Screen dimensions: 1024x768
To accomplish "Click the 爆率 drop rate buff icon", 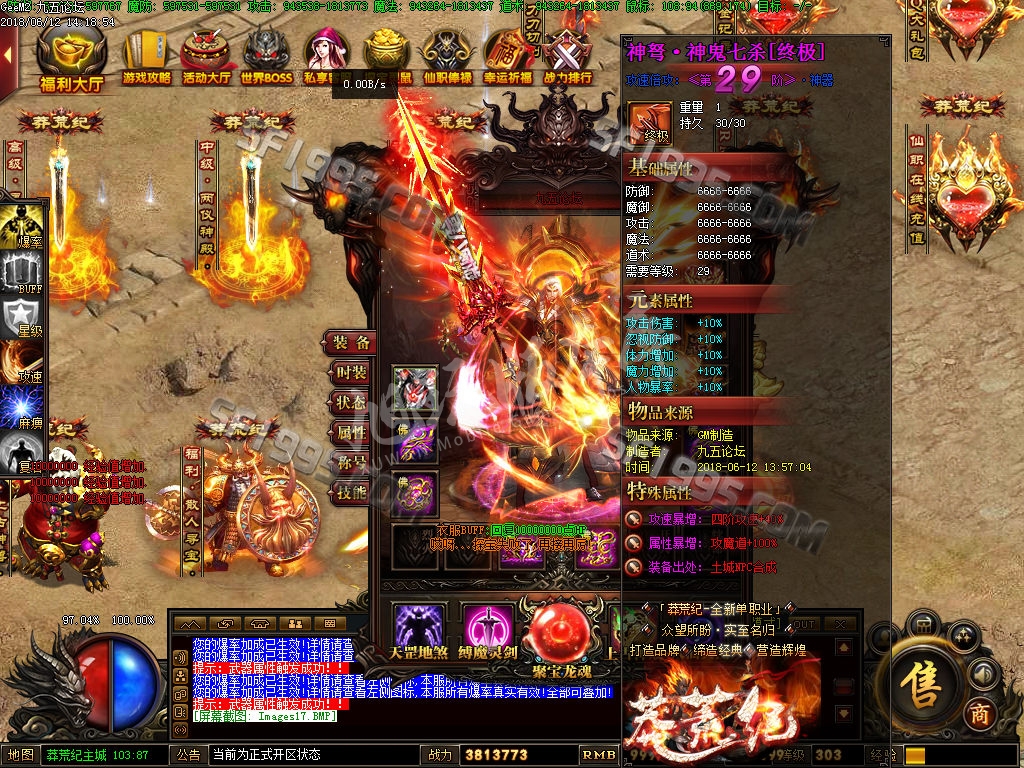I will click(22, 228).
